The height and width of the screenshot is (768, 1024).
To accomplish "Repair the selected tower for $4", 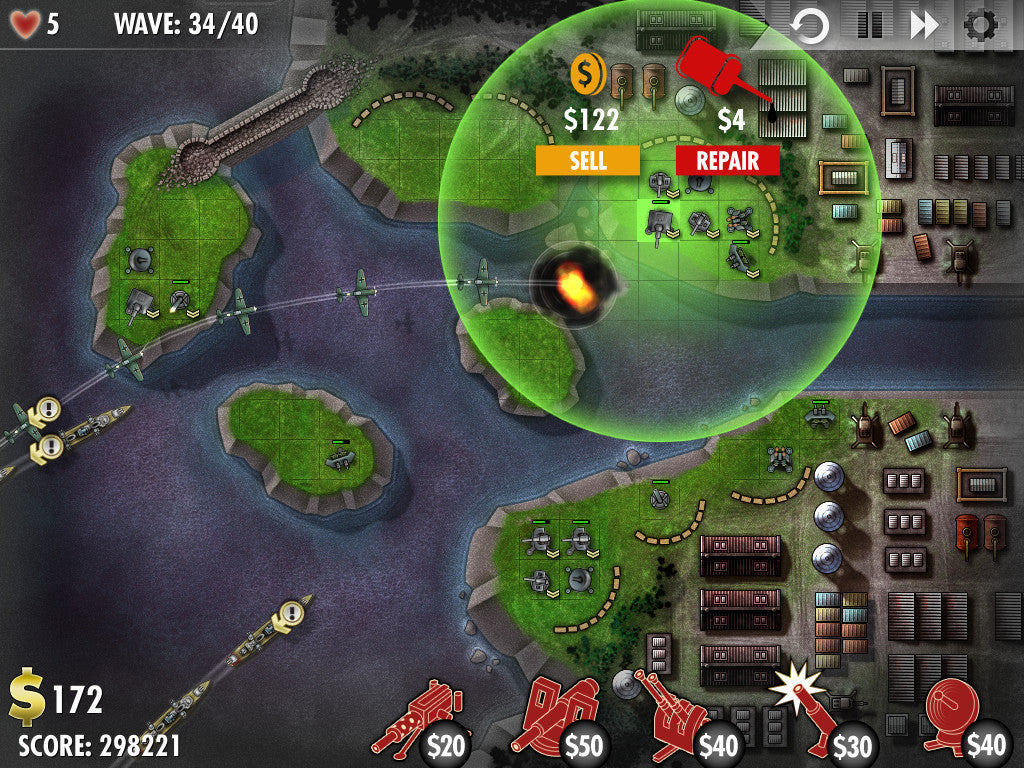I will pos(727,160).
